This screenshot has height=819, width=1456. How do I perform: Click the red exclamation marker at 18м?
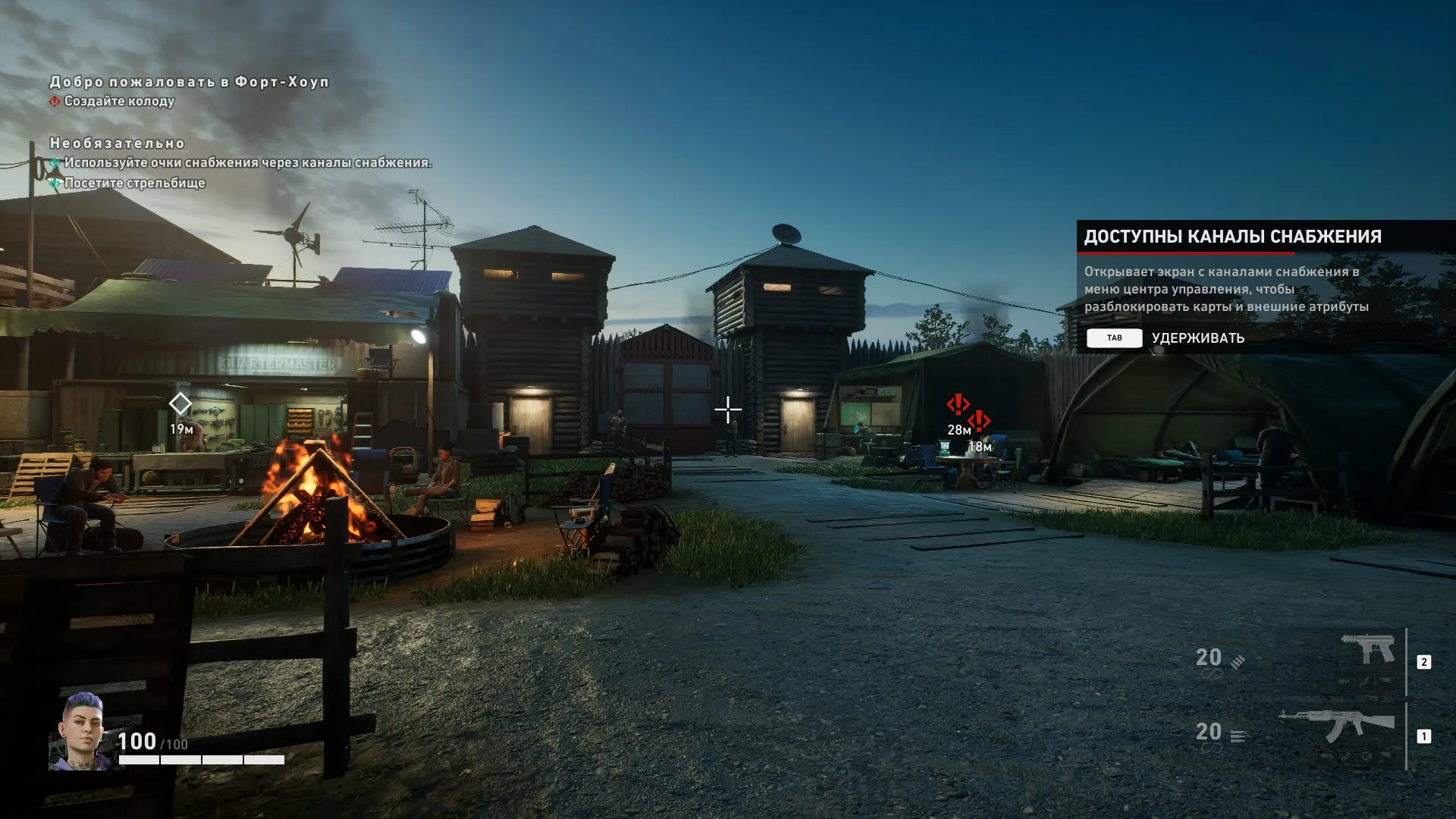tap(979, 421)
